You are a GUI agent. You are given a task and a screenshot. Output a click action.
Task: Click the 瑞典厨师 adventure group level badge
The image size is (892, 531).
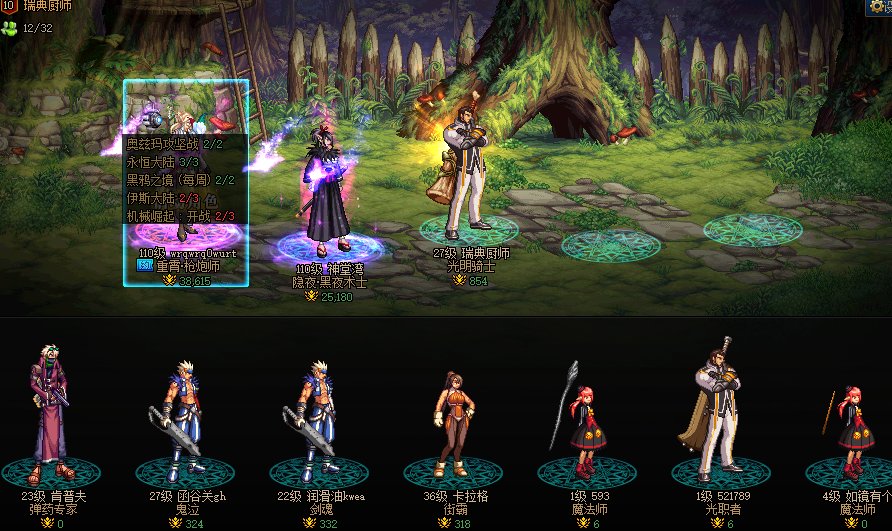[x=10, y=7]
